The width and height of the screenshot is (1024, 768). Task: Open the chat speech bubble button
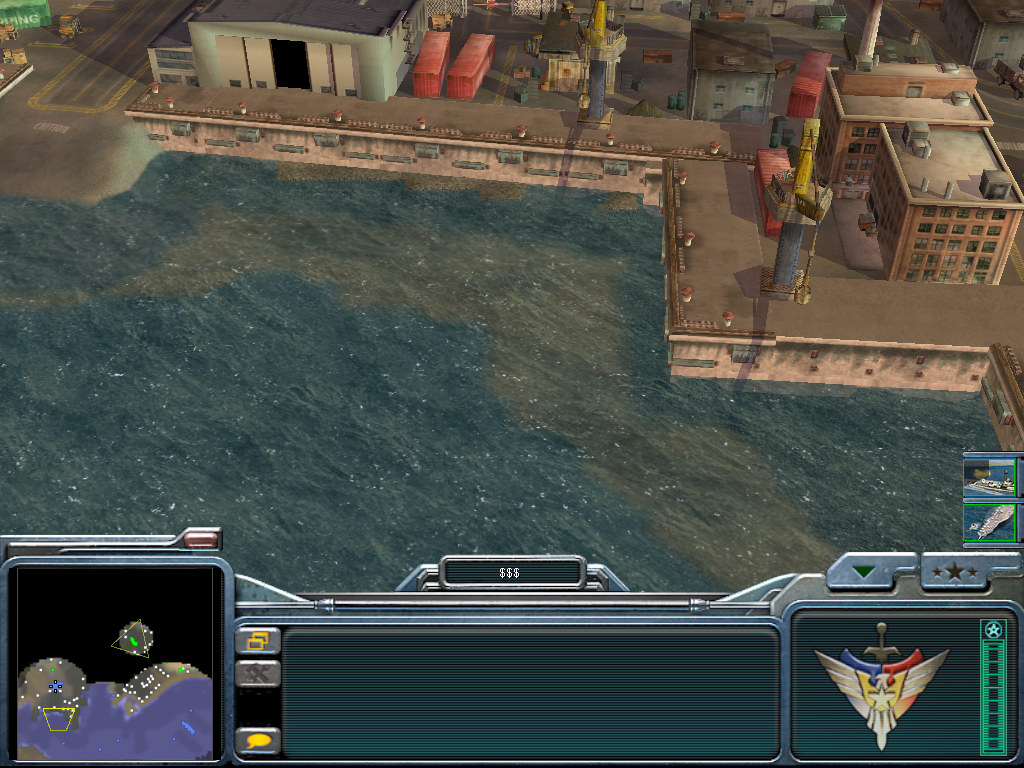pos(259,741)
